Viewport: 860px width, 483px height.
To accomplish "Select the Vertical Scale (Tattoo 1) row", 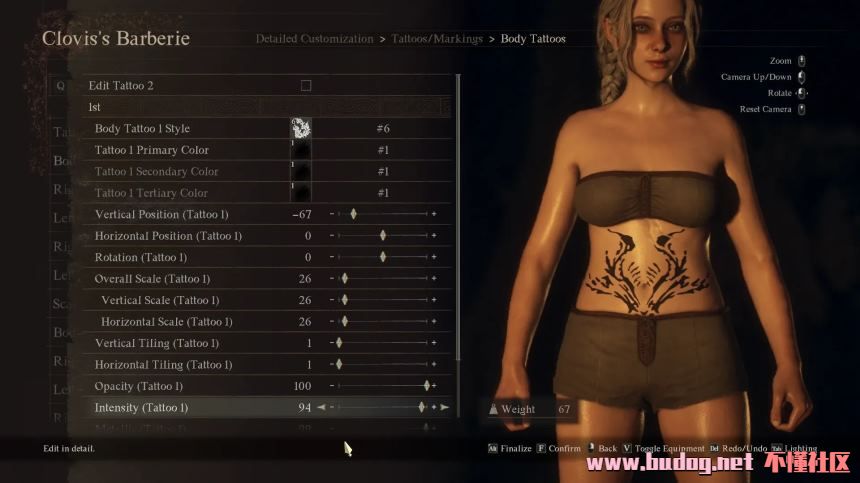I will pos(160,300).
